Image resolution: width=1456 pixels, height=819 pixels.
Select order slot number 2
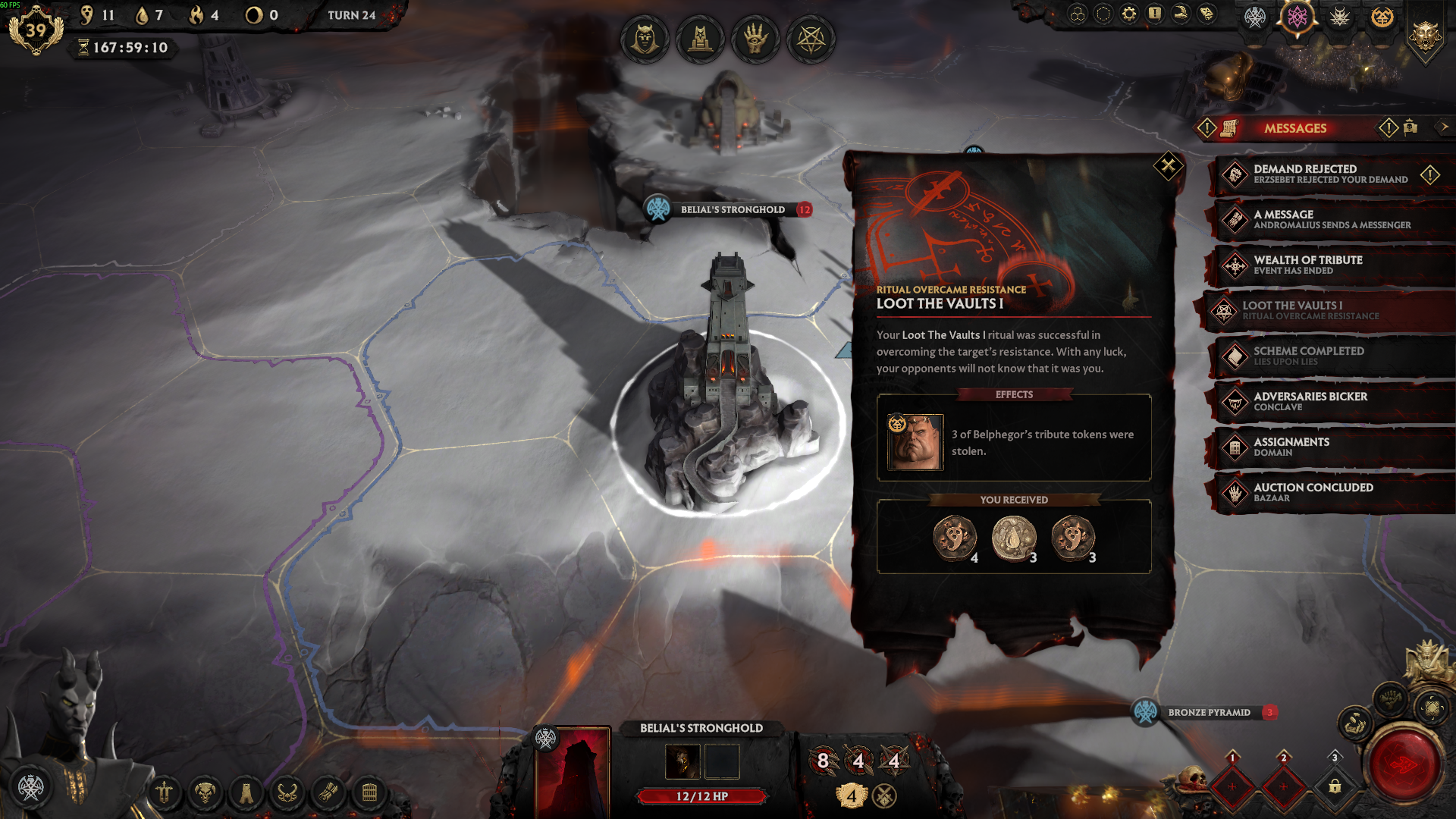point(1283,786)
